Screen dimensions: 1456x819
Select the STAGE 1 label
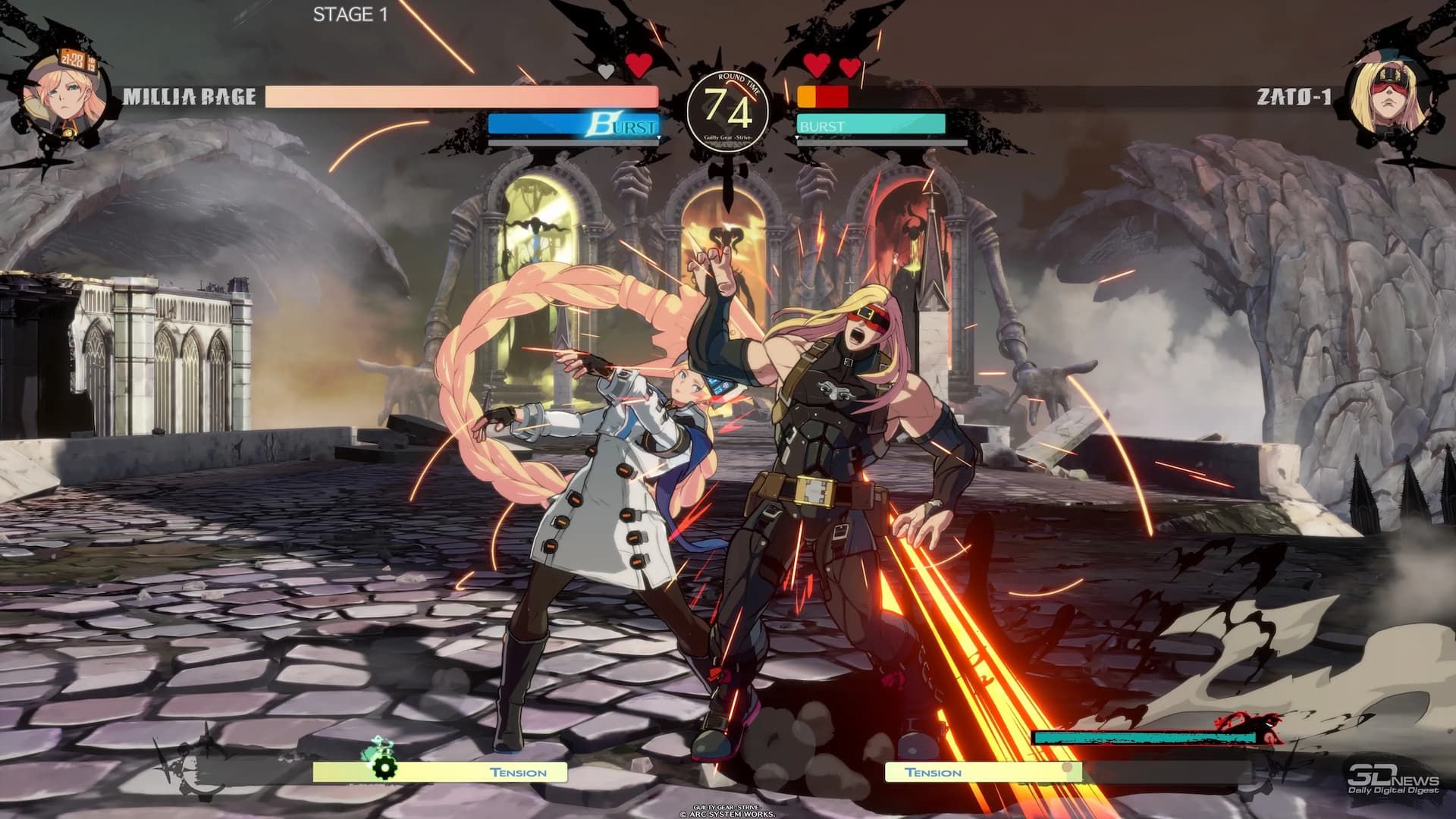[x=350, y=13]
